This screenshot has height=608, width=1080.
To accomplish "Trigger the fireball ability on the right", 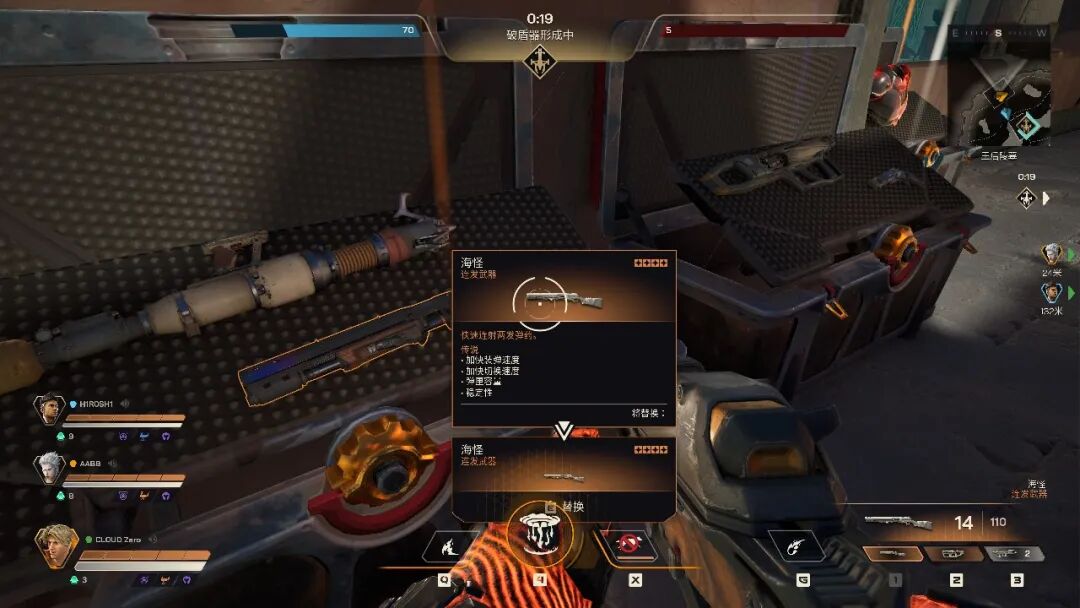I will pos(795,545).
